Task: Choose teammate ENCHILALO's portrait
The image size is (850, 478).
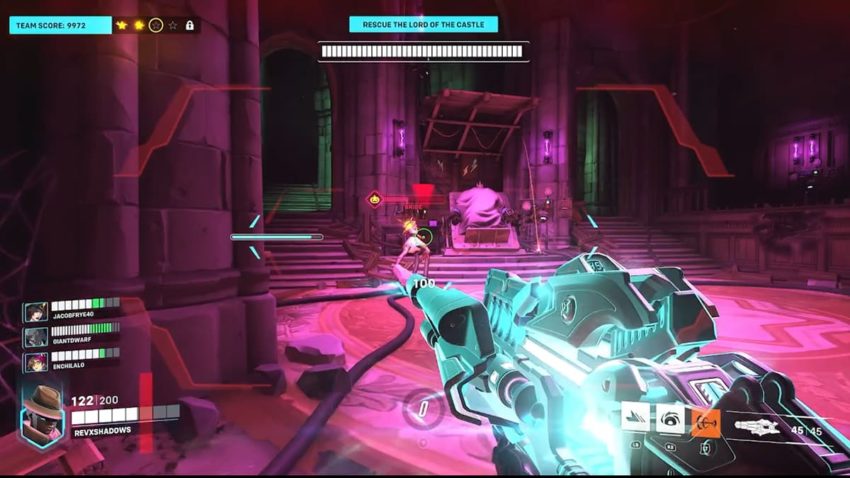Action: click(35, 362)
